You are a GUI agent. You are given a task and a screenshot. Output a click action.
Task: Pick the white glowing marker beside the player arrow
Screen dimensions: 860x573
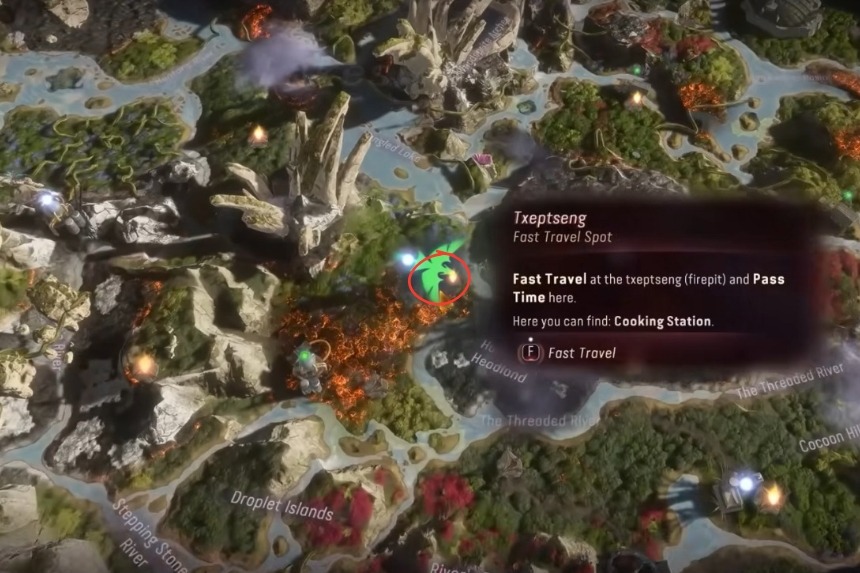[x=406, y=259]
